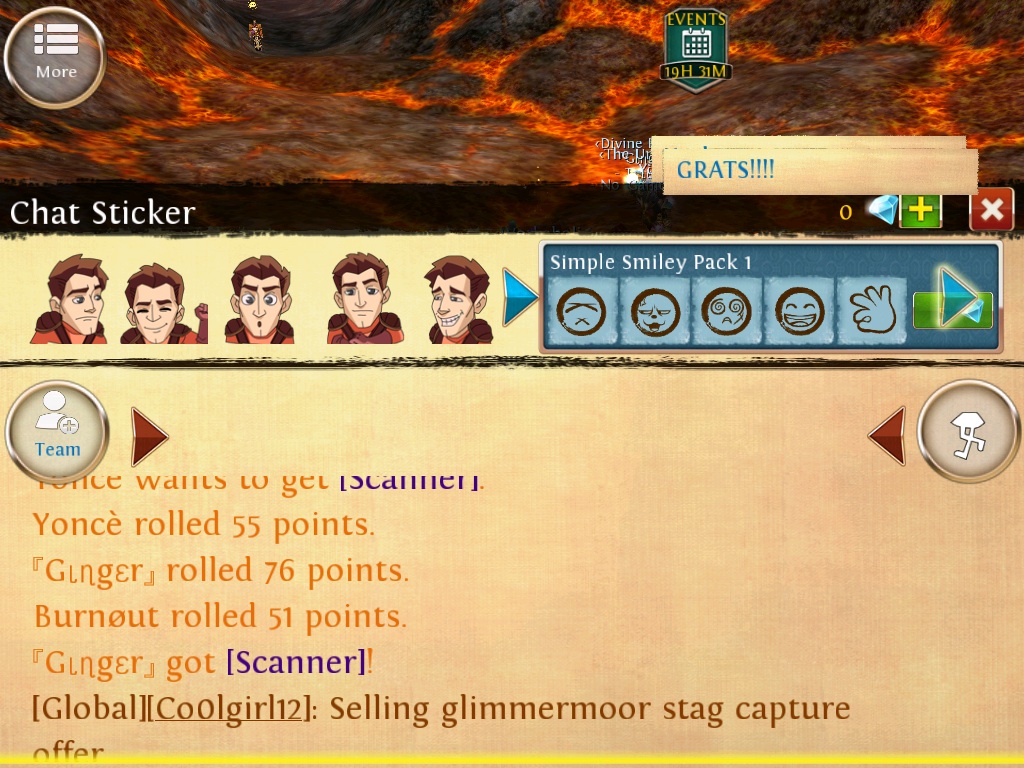Select the OK hand gesture sticker

click(871, 311)
